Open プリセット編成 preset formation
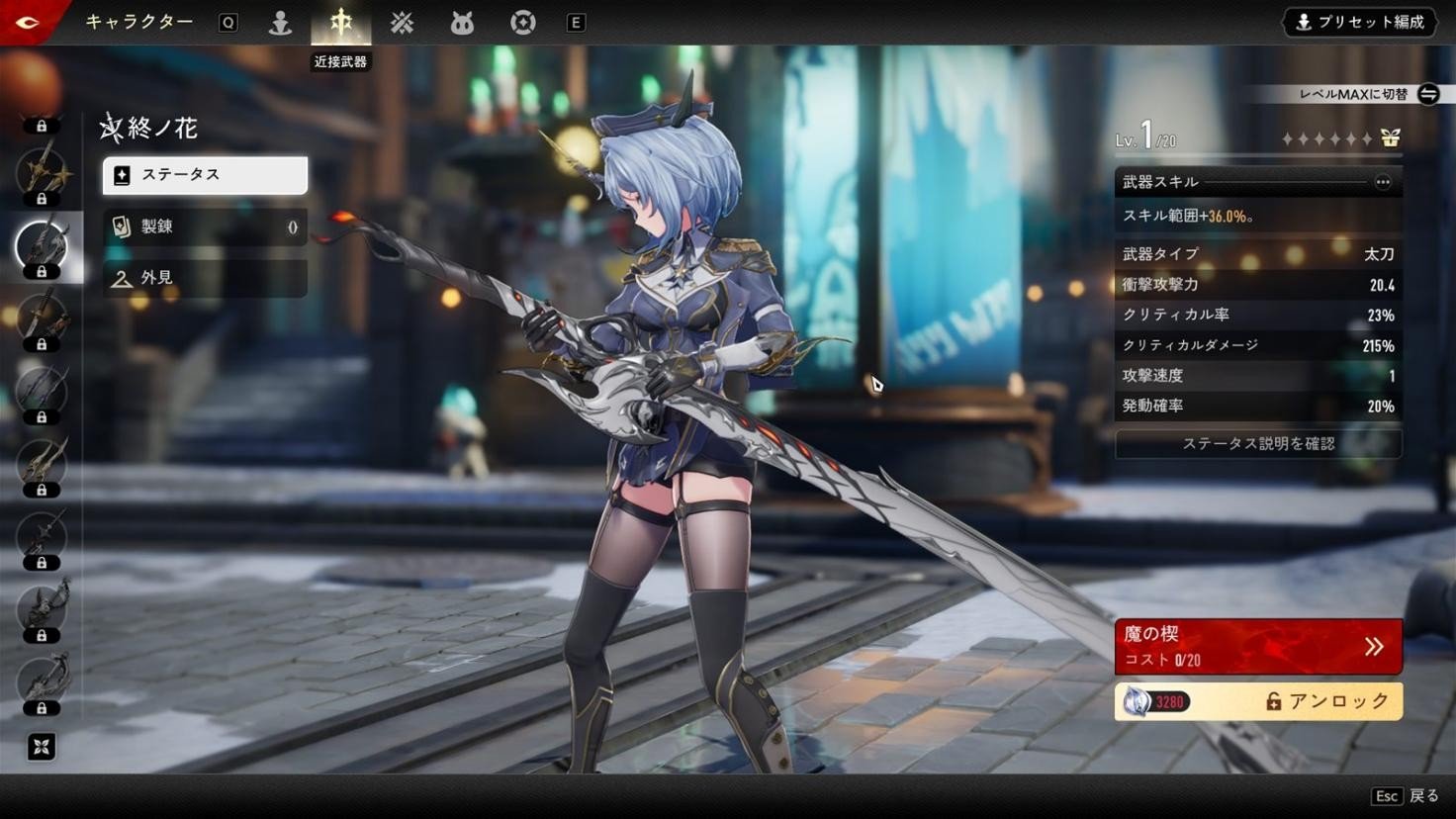 tap(1362, 22)
